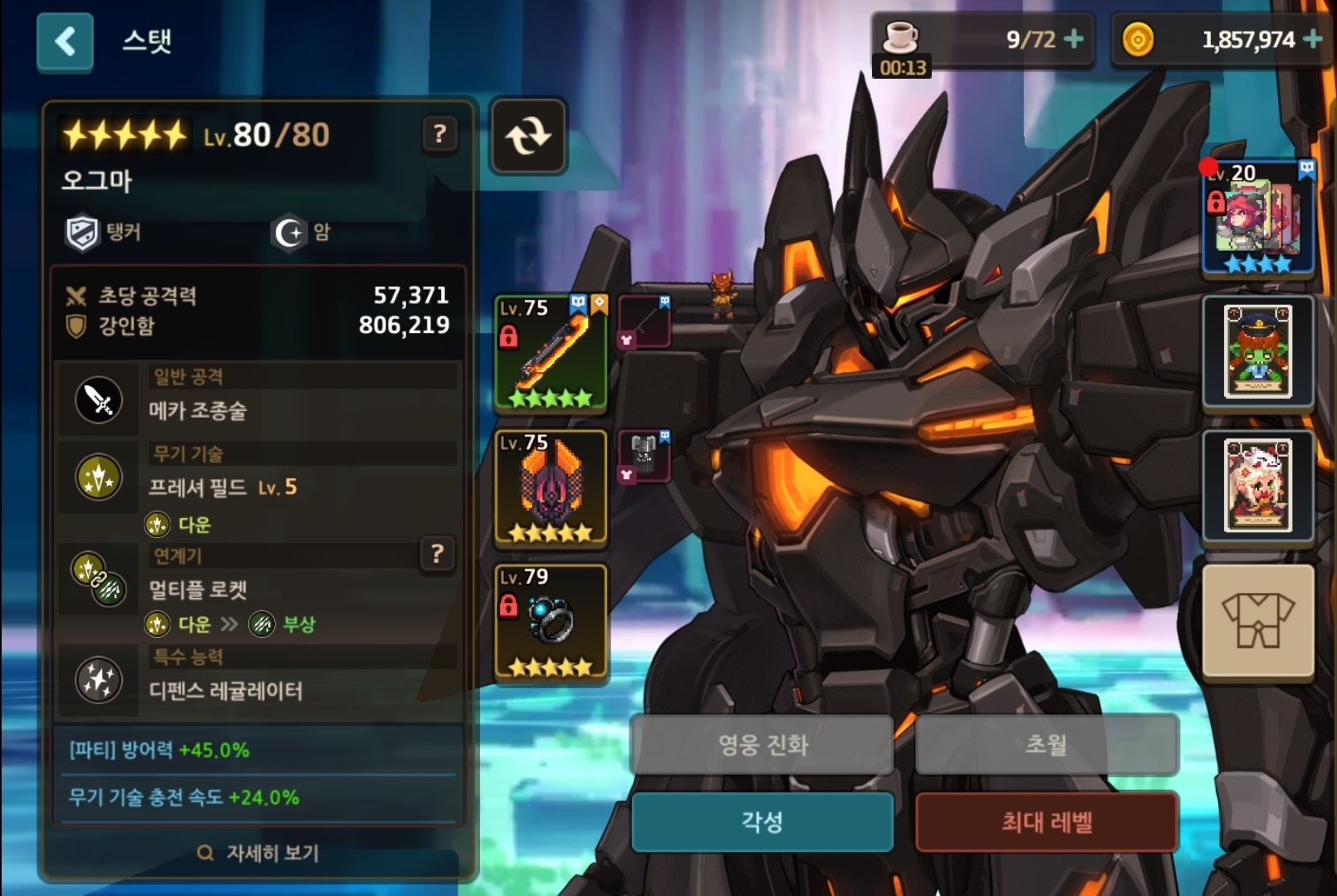
Task: Open the weapon costume slot
Action: (x=644, y=321)
